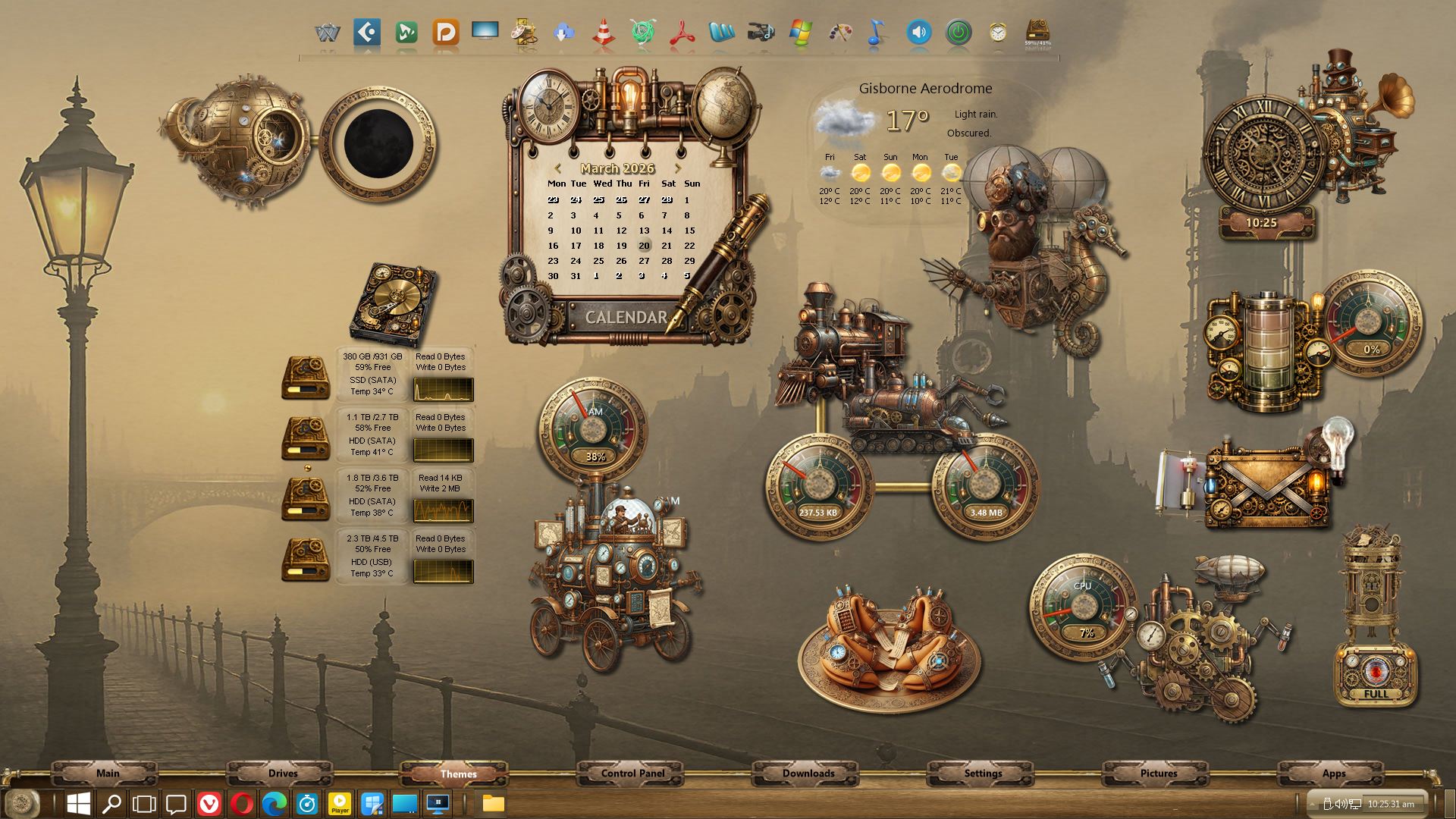Click the green power button dock icon

959,33
